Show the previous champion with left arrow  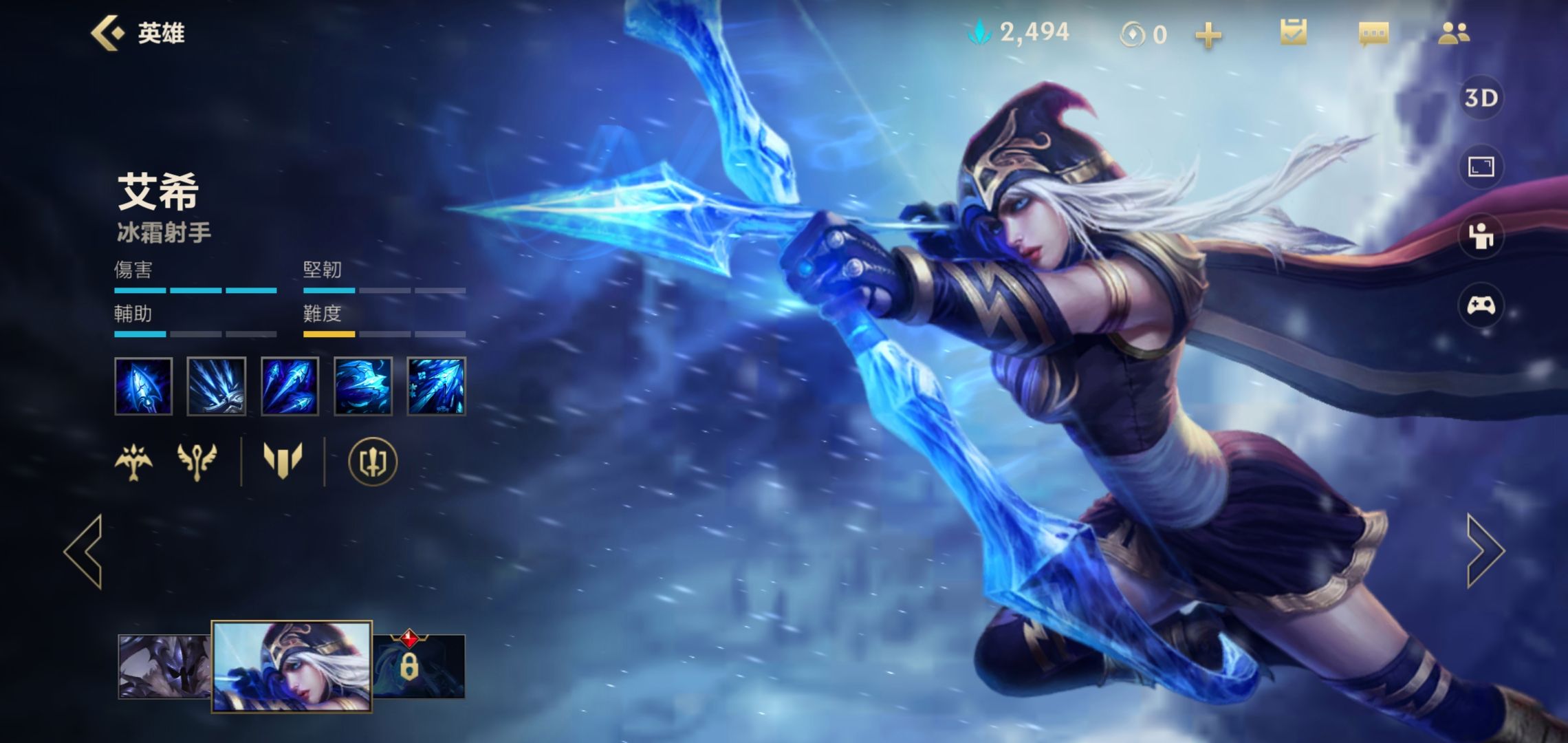(85, 551)
